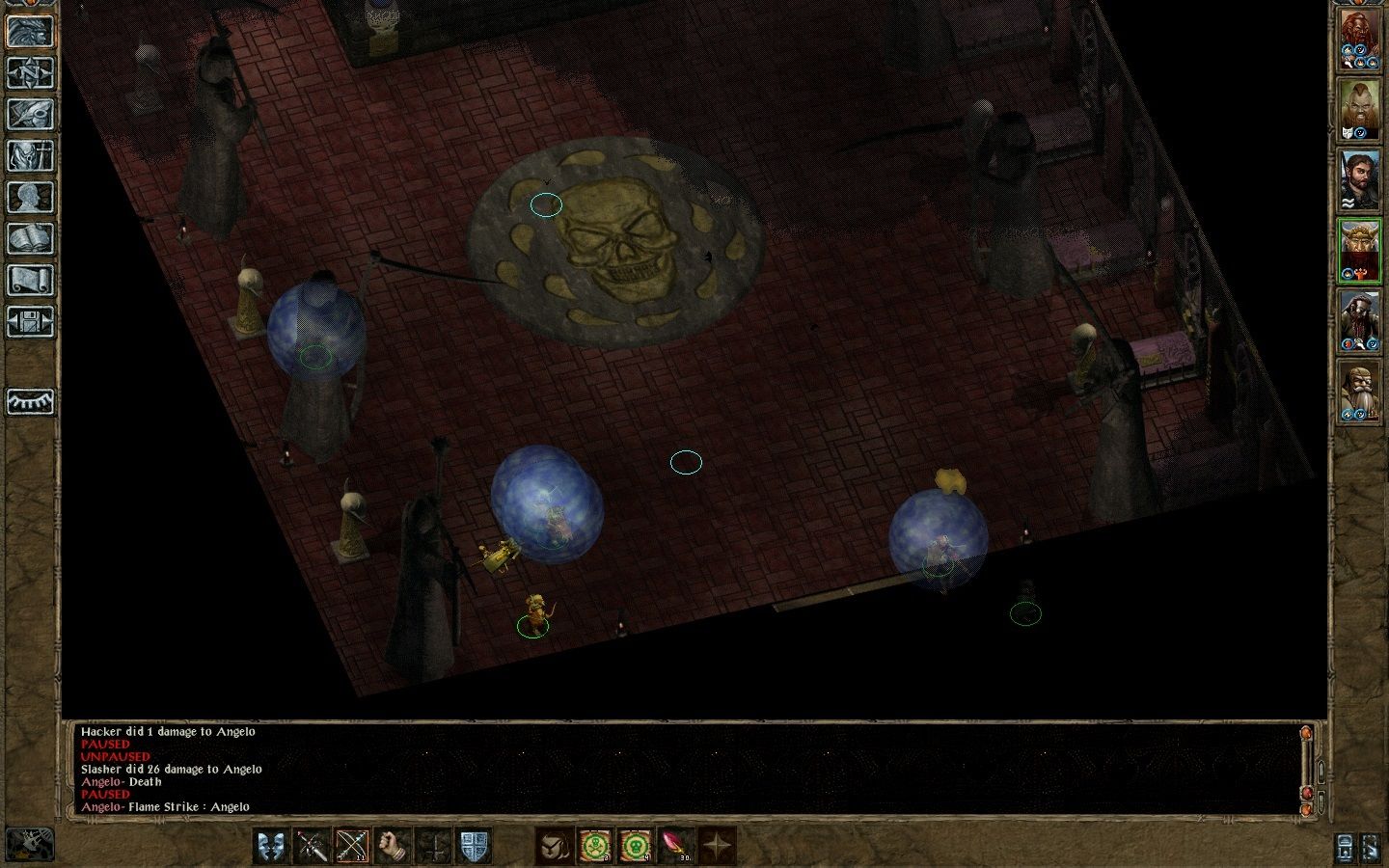Open the journal quill button
1389x868 pixels.
(x=30, y=113)
